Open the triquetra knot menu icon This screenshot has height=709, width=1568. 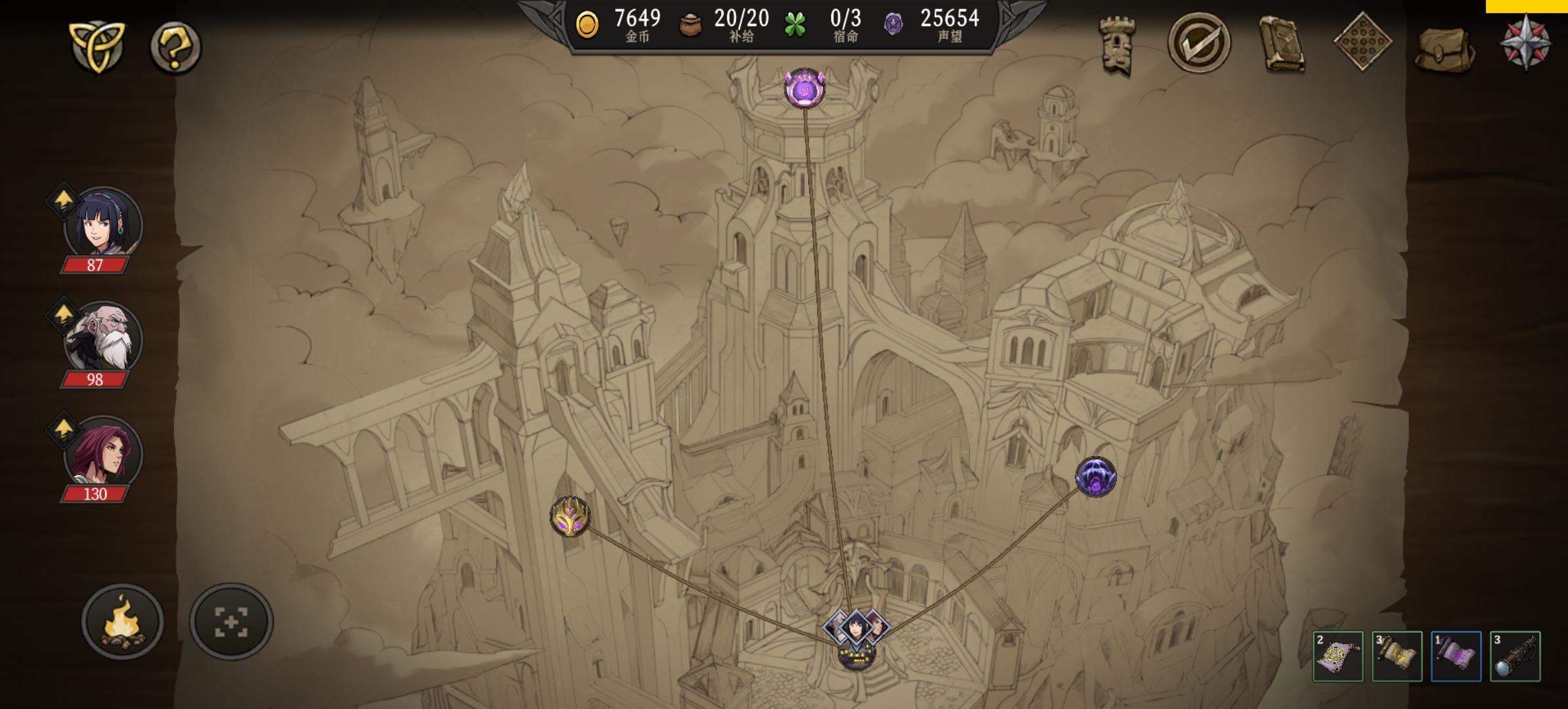[97, 46]
